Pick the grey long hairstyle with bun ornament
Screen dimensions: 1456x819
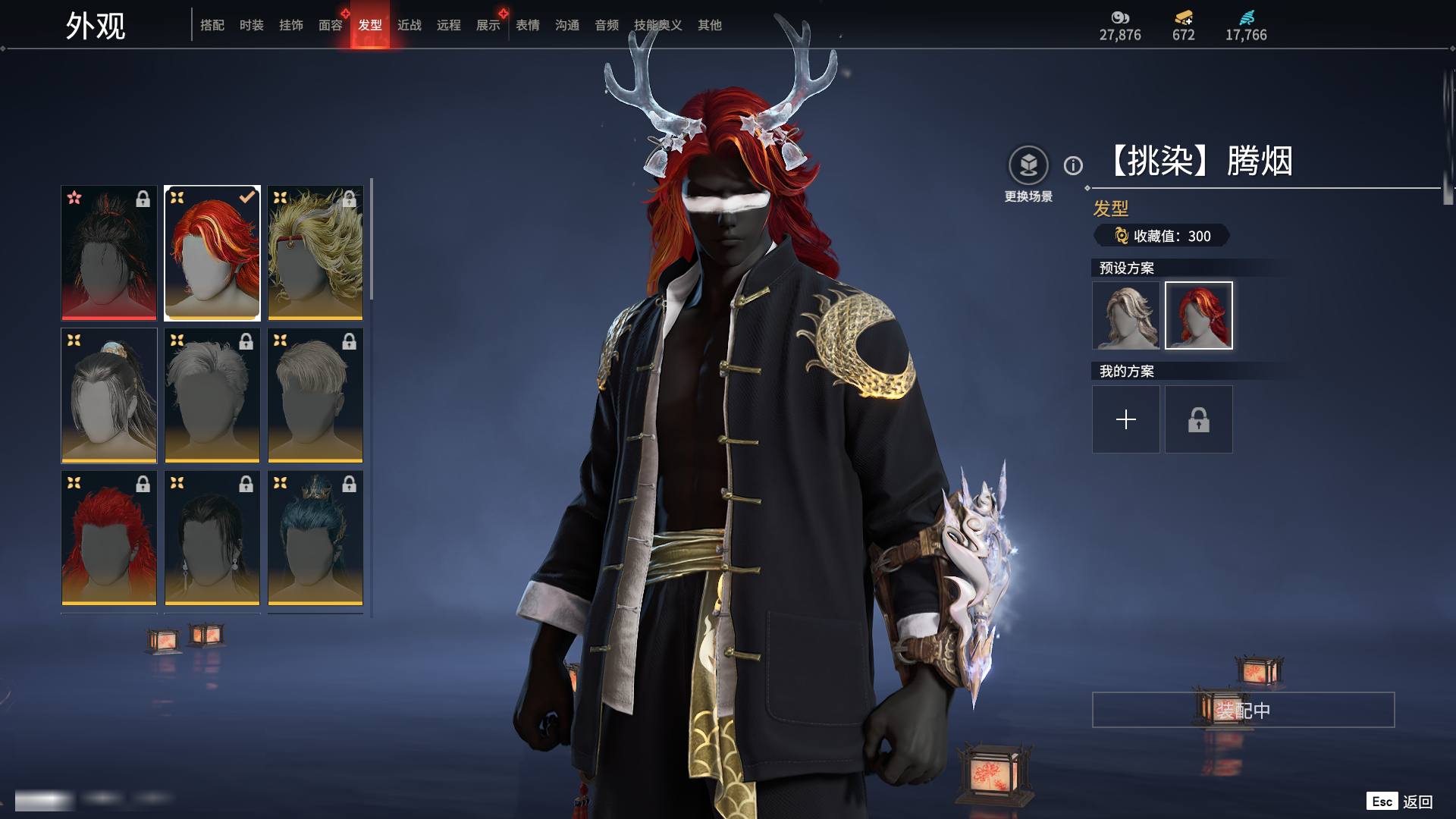(109, 395)
